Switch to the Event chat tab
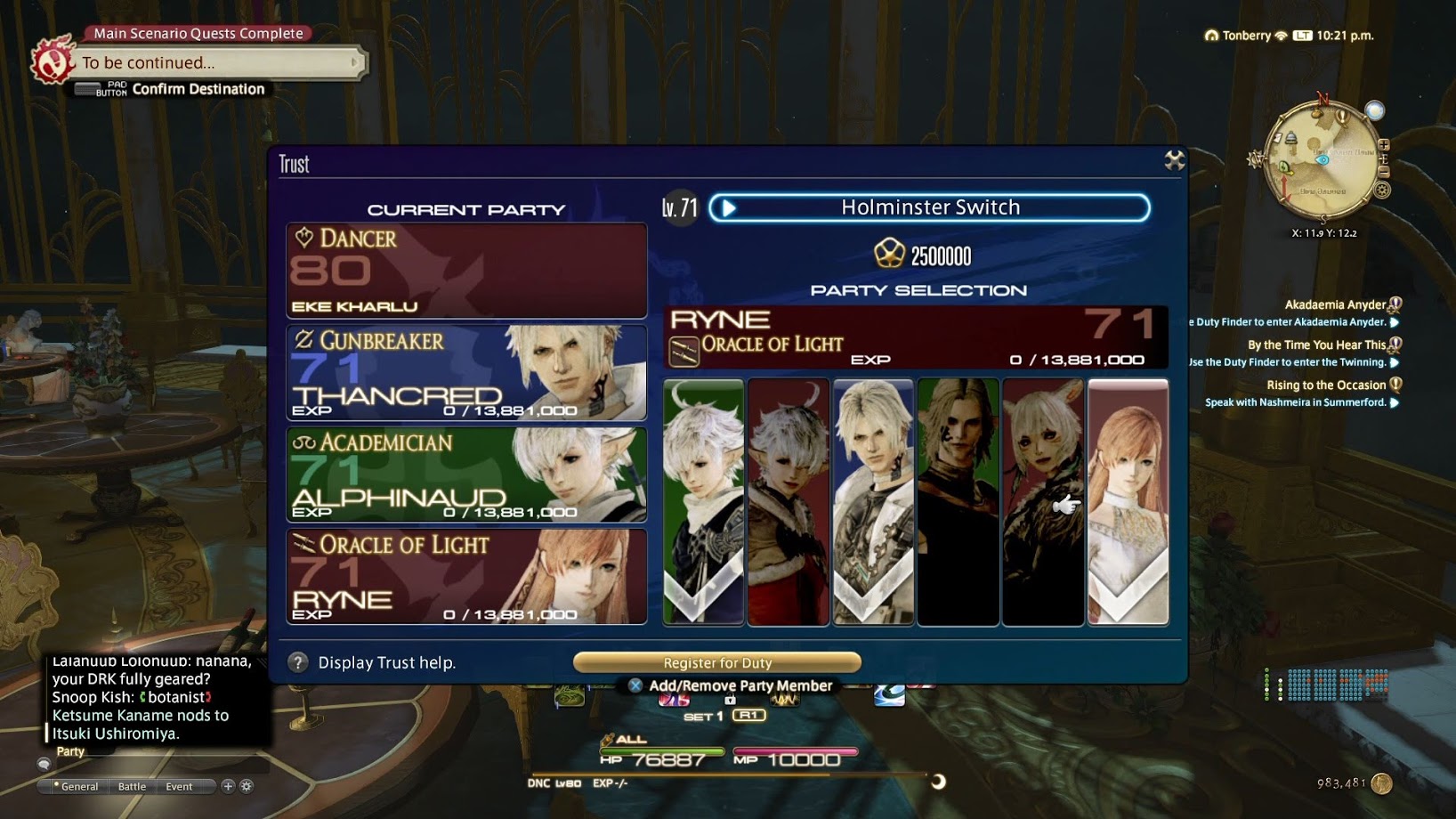Screen dimensions: 1456x819 [179, 787]
